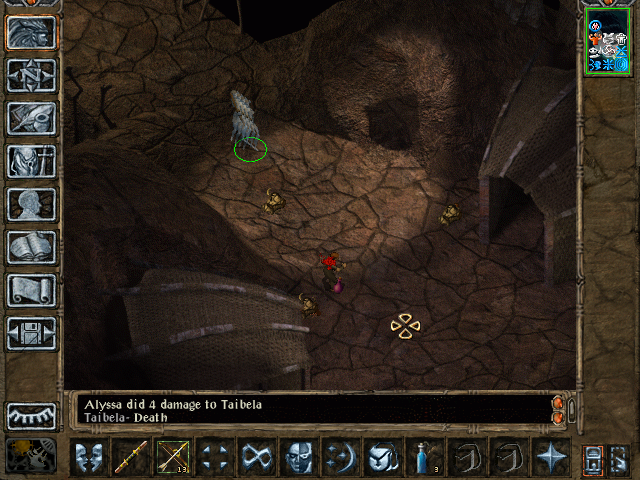Activate the two-masks talk action
Viewport: 640px width, 480px height.
point(88,457)
